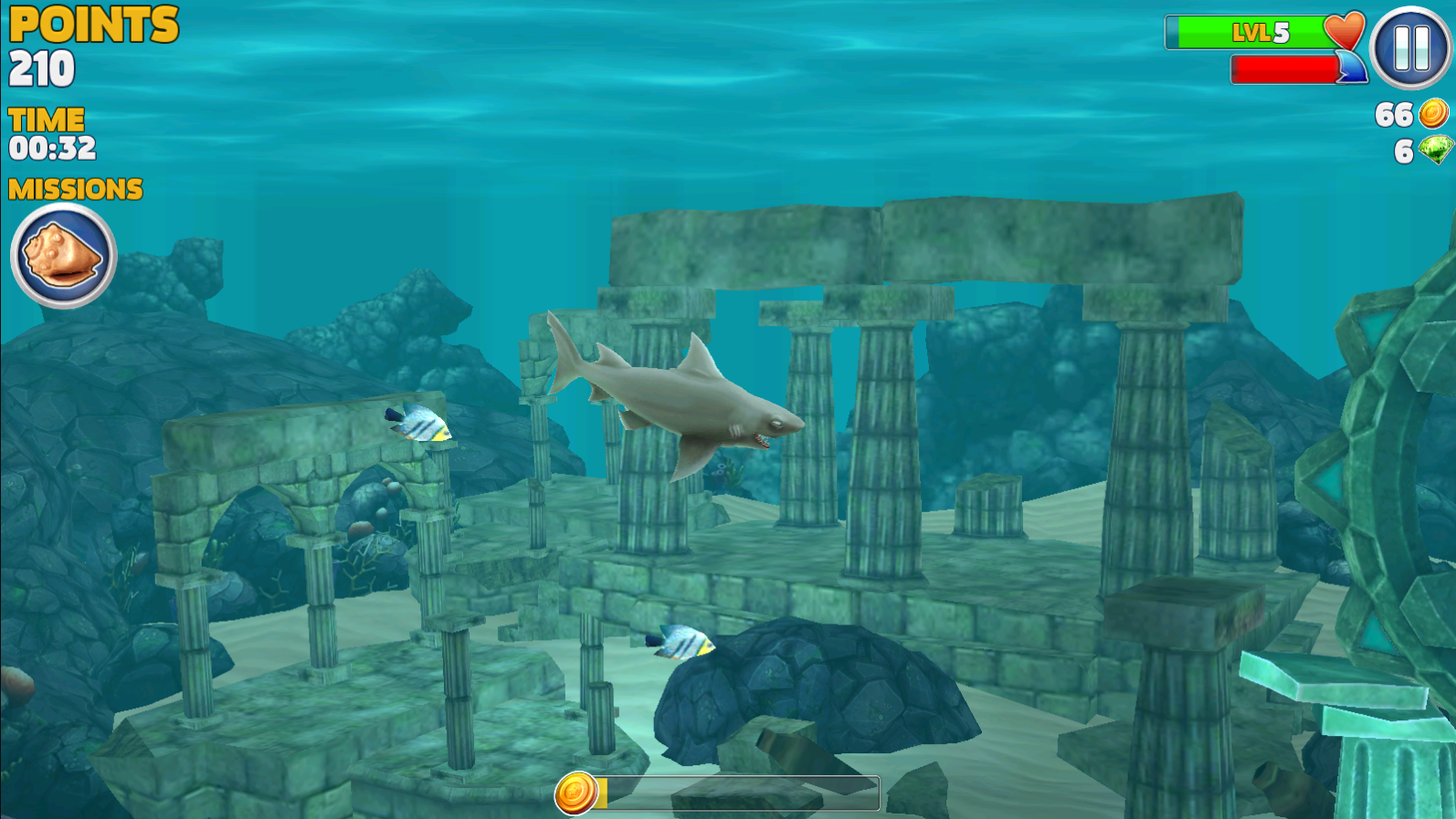Tap the coin total of 66
The image size is (1456, 819).
click(x=1393, y=116)
